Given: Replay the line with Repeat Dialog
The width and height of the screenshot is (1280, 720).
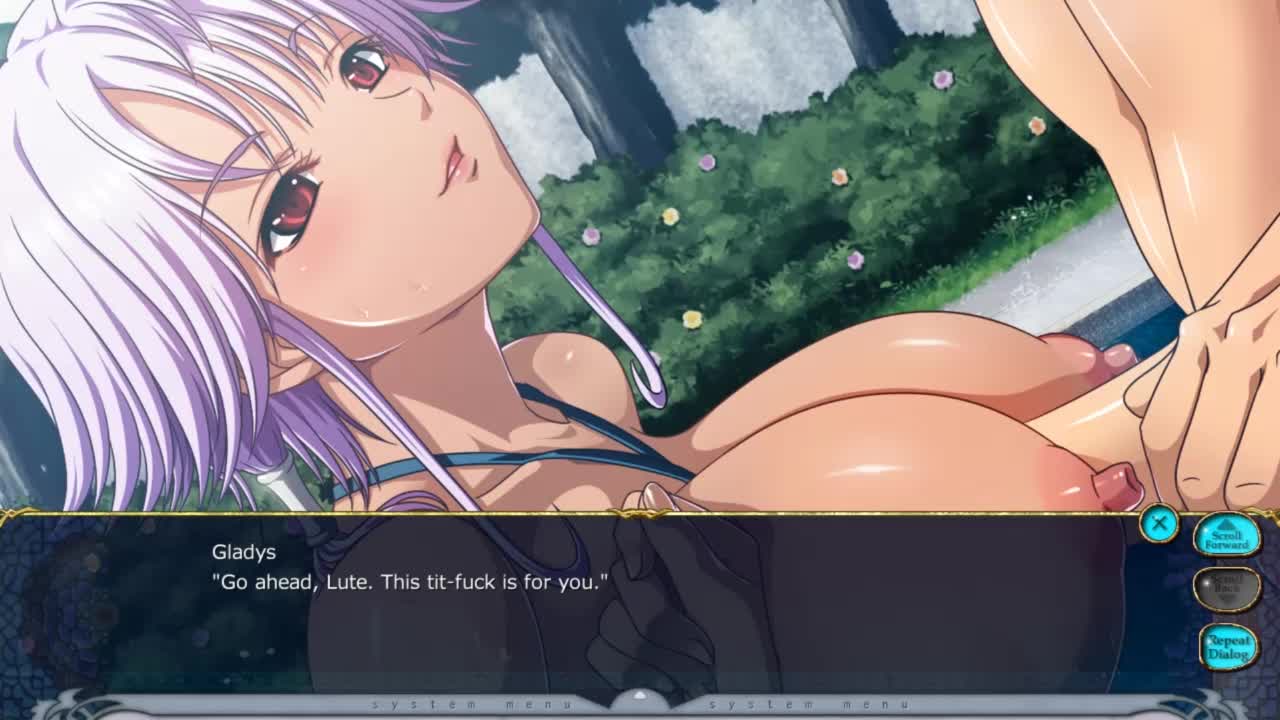Looking at the screenshot, I should 1227,646.
